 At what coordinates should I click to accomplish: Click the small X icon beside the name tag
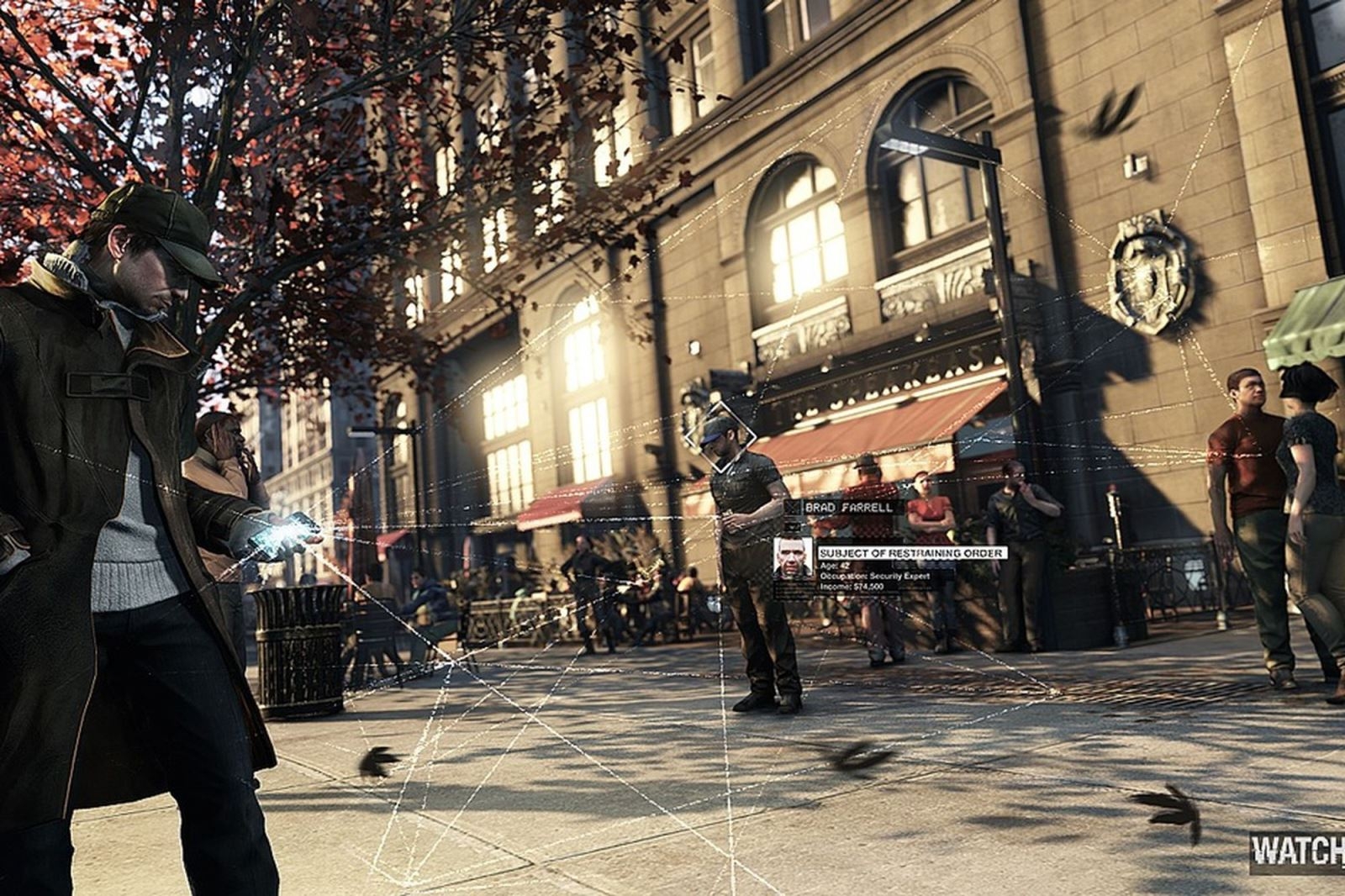coord(791,508)
